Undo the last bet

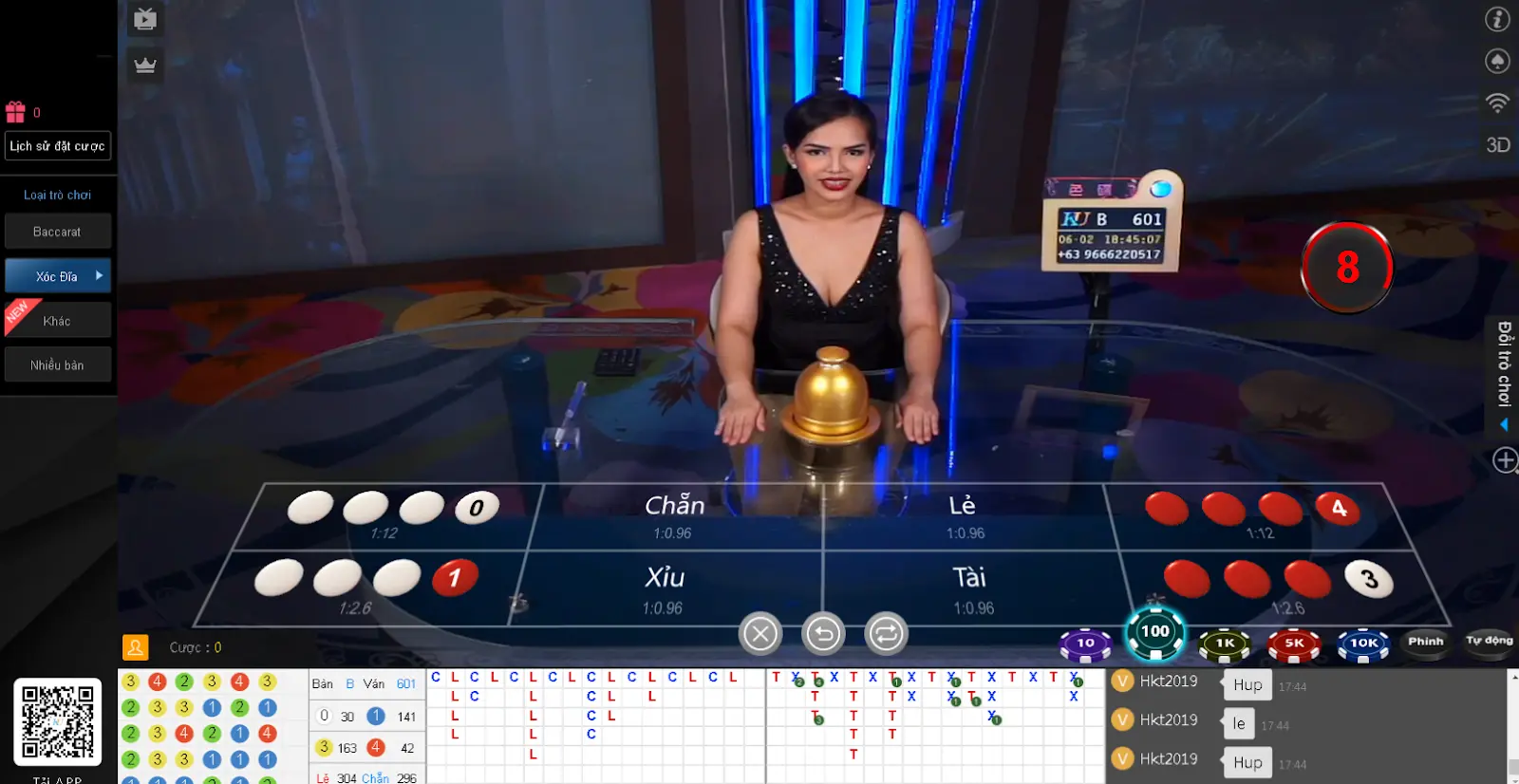823,634
